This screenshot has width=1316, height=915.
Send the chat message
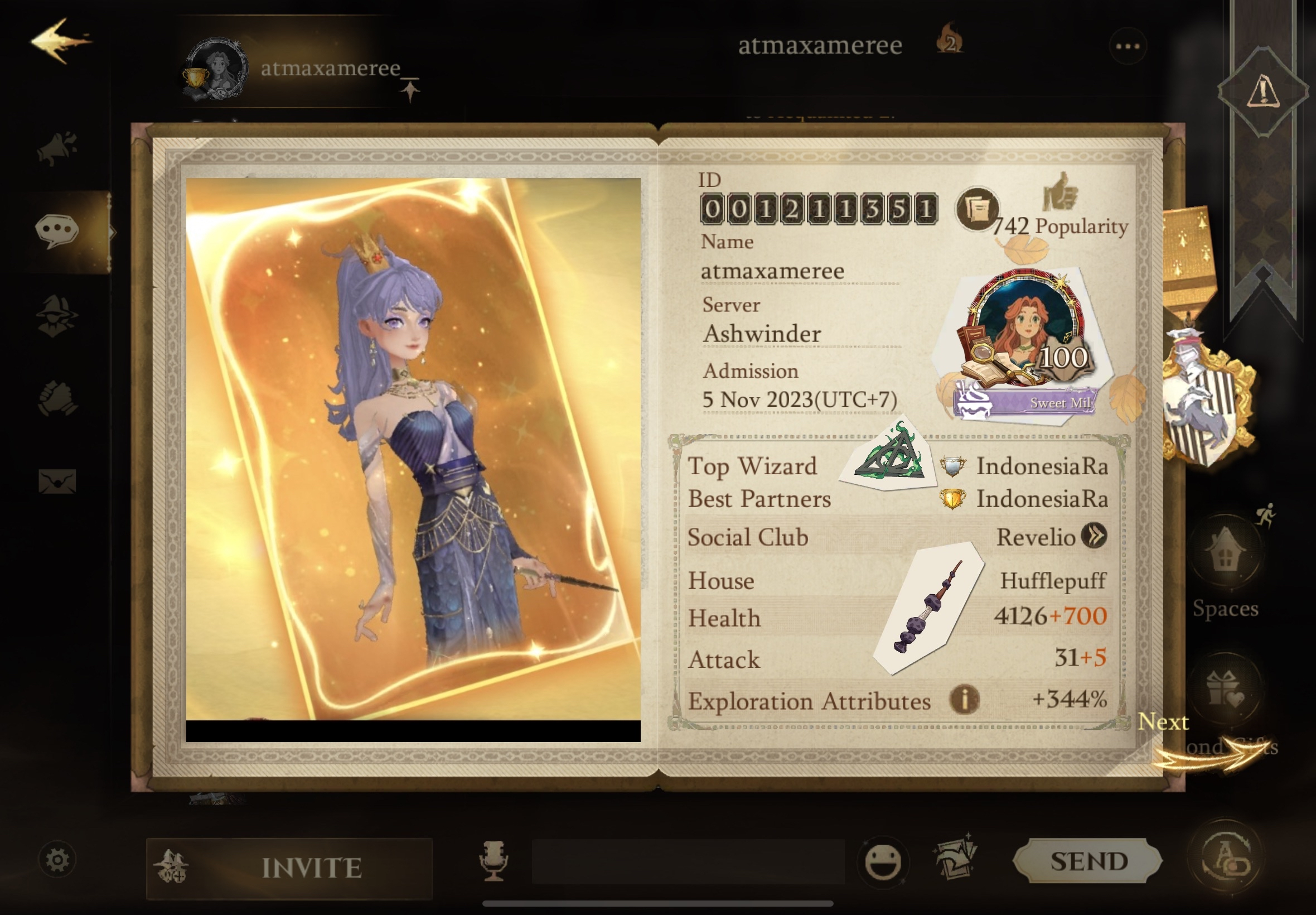(1088, 860)
